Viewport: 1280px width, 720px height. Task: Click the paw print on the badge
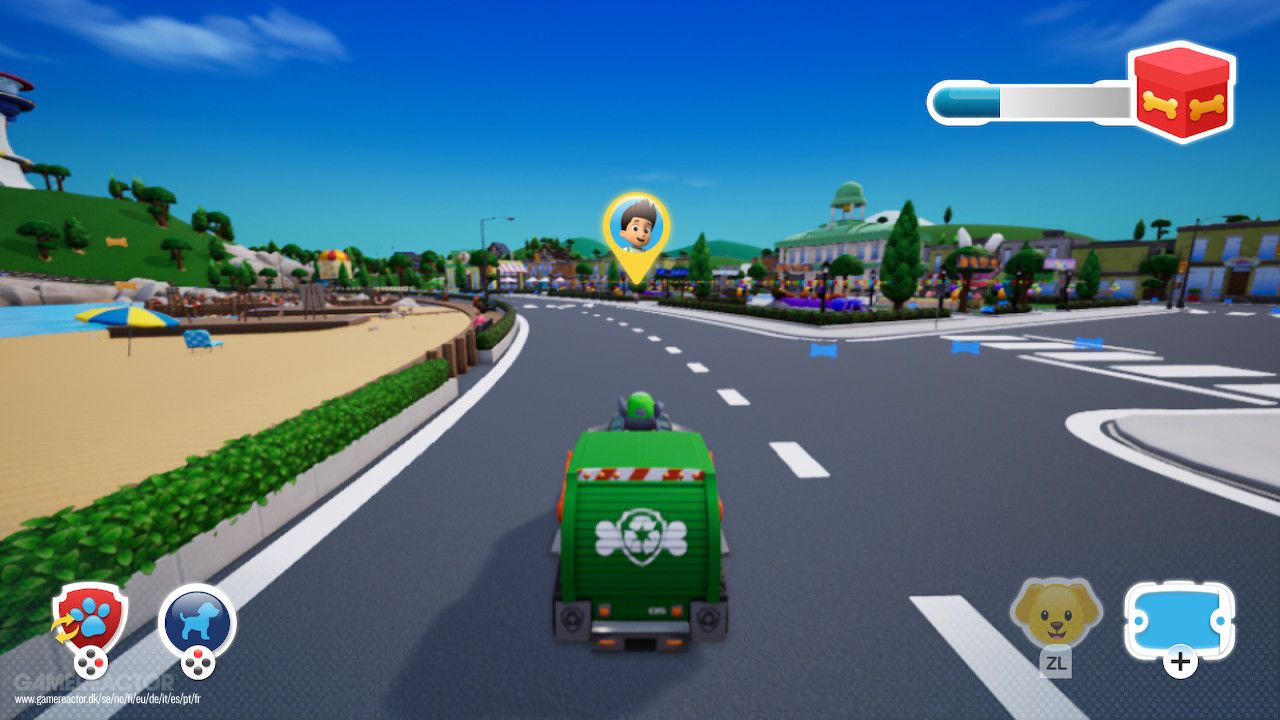point(90,615)
